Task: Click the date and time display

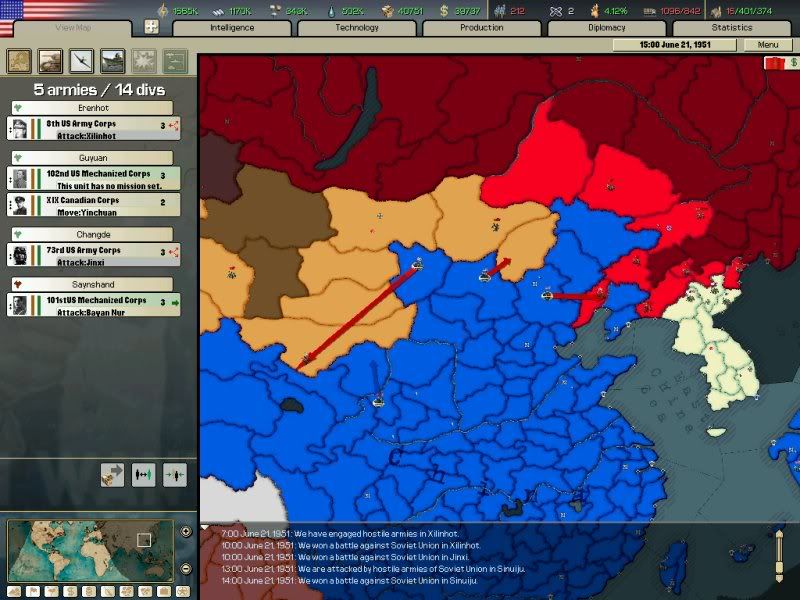Action: tap(677, 45)
